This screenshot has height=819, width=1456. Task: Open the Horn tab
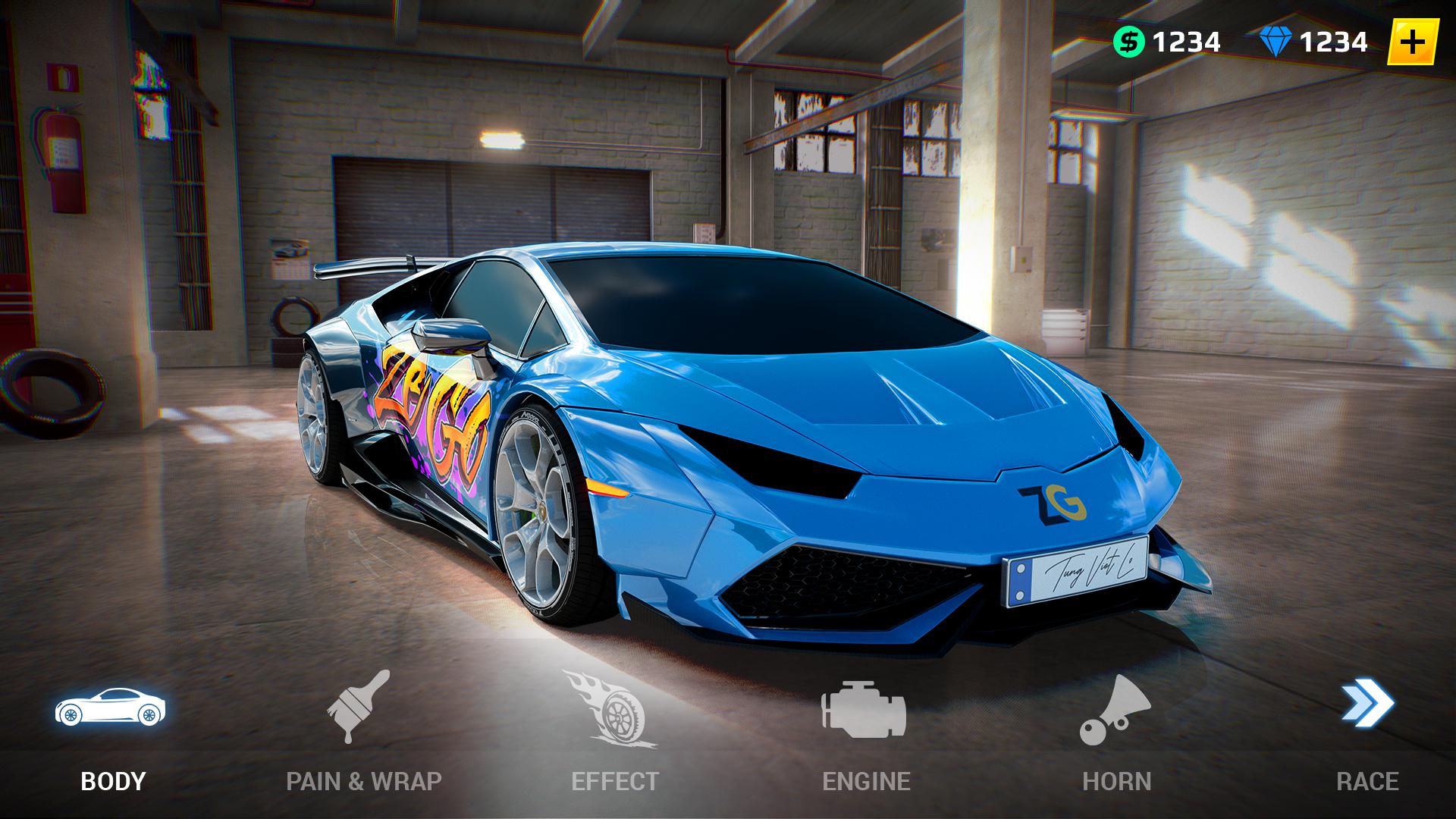[1116, 732]
